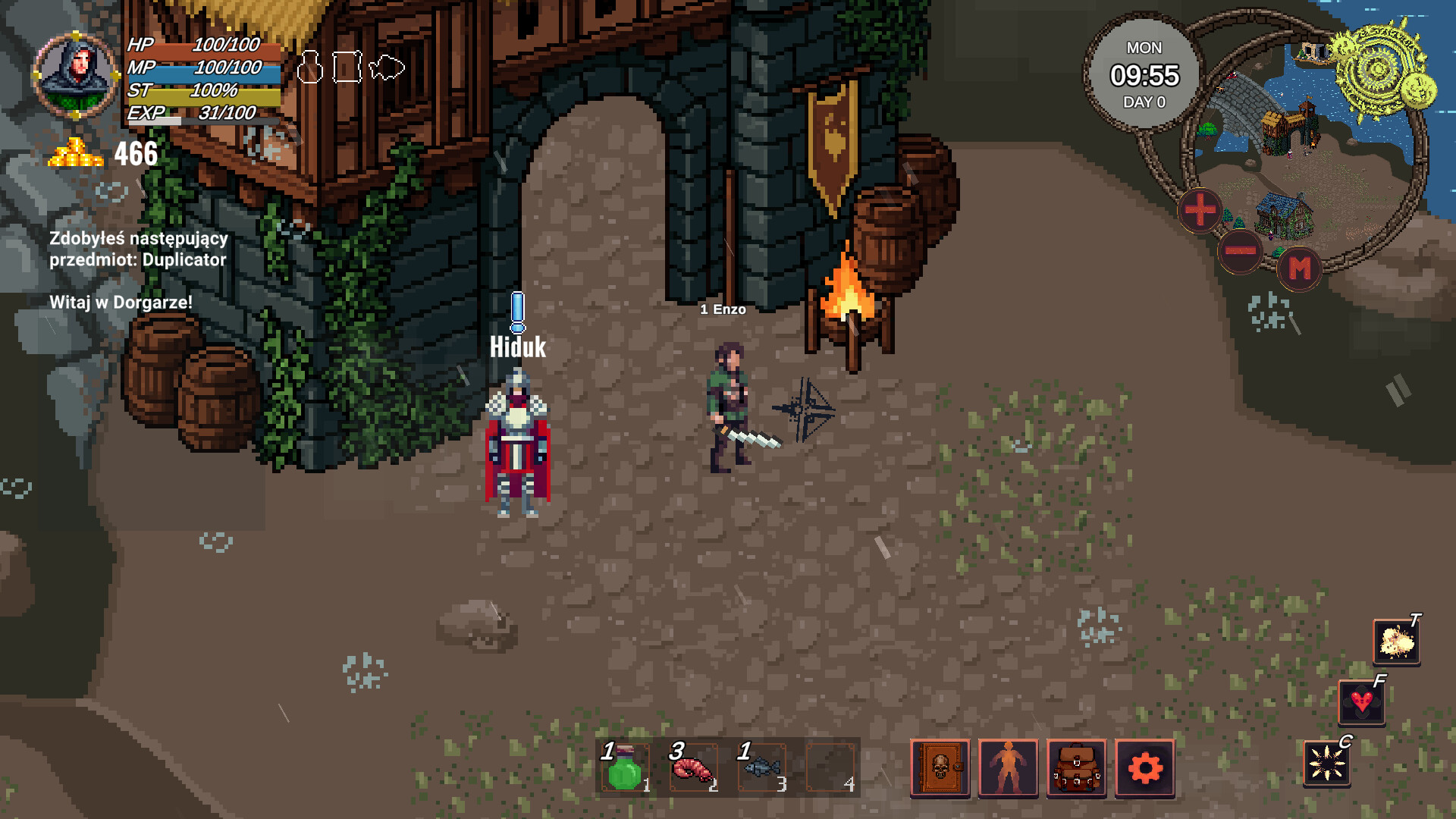Viewport: 1456px width, 819px height.
Task: Open the character equipment icon
Action: point(1009,768)
